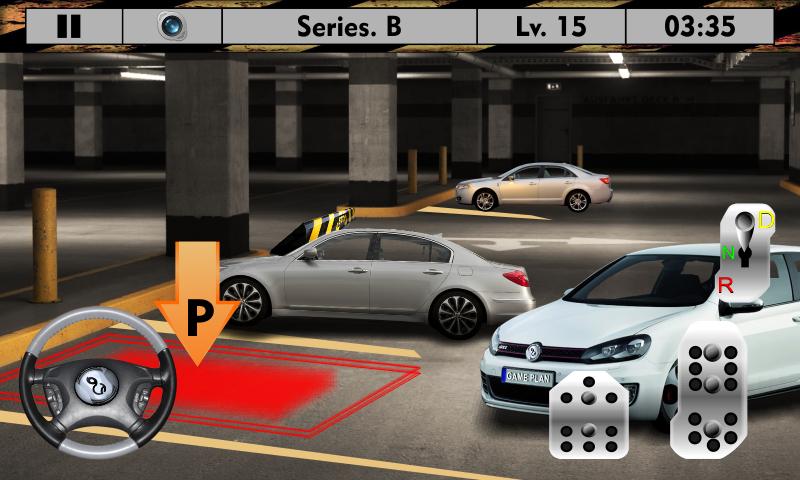The width and height of the screenshot is (800, 480).
Task: Shift gear to D for drive
Action: click(x=766, y=221)
